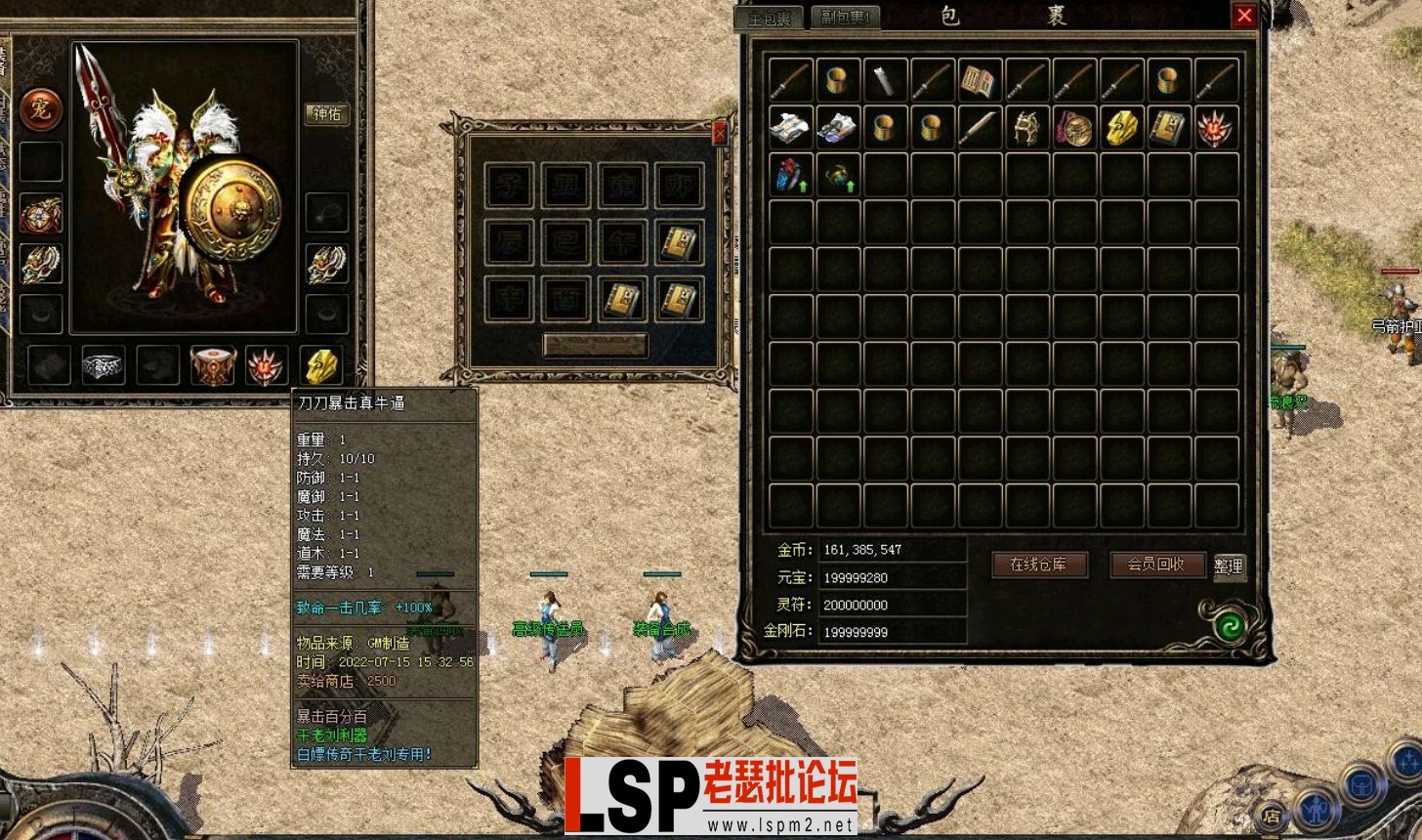Open the green swirl icon in bag corner
1422x840 pixels.
pos(1233,626)
